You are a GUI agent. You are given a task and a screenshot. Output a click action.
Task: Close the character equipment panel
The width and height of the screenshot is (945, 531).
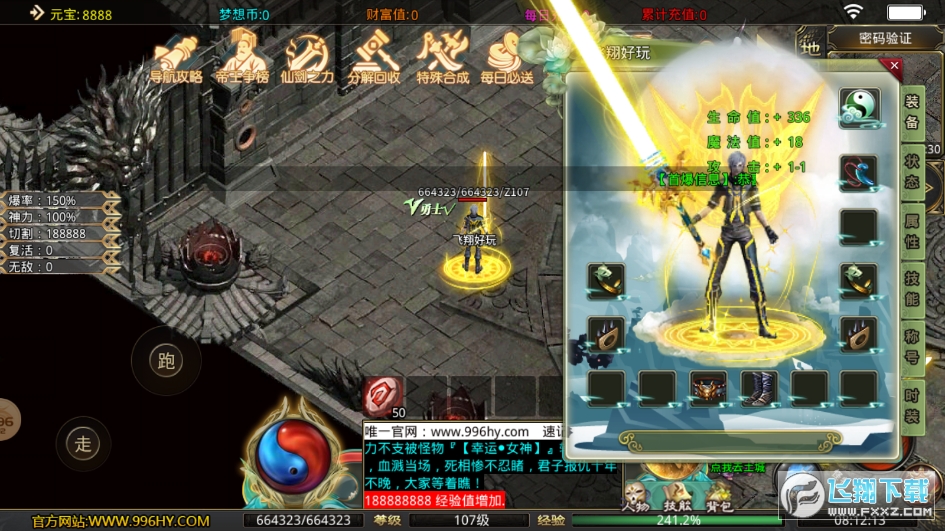894,67
